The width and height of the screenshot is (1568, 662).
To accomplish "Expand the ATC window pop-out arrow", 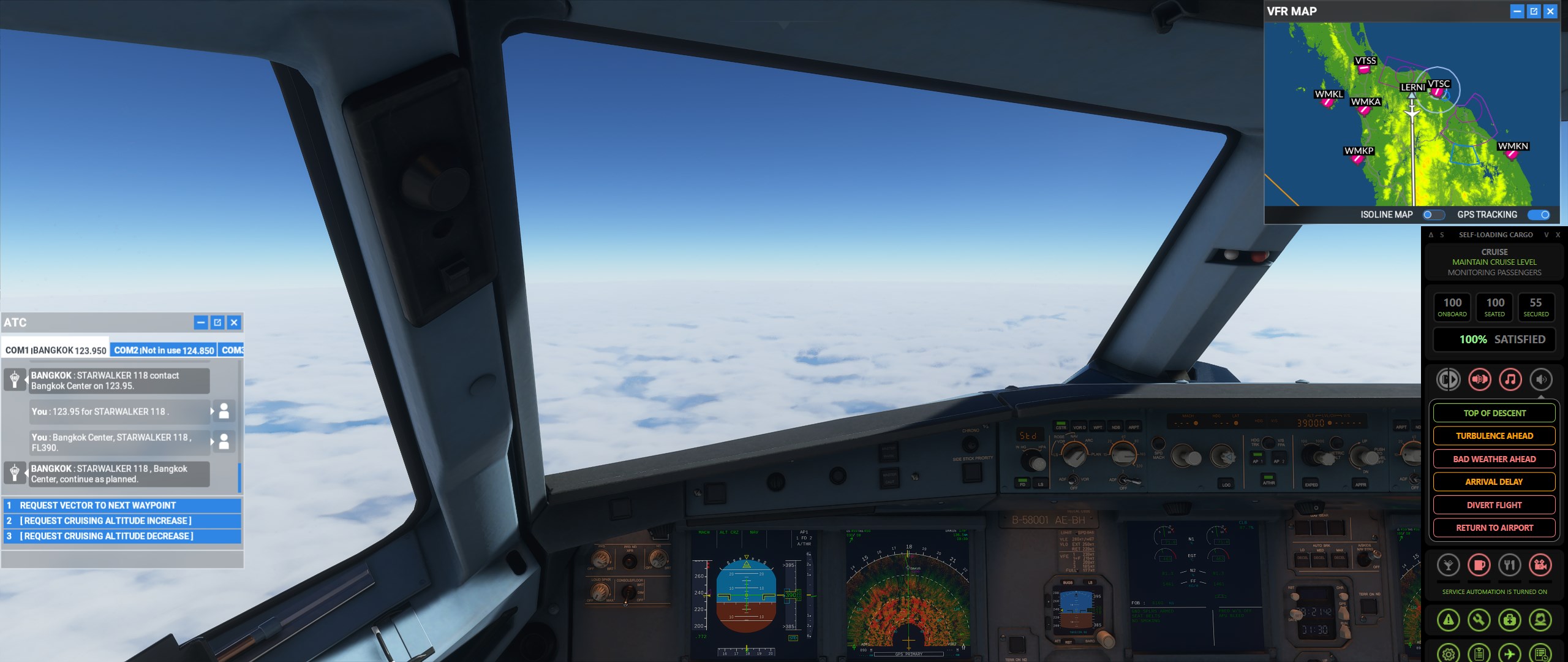I will [216, 322].
